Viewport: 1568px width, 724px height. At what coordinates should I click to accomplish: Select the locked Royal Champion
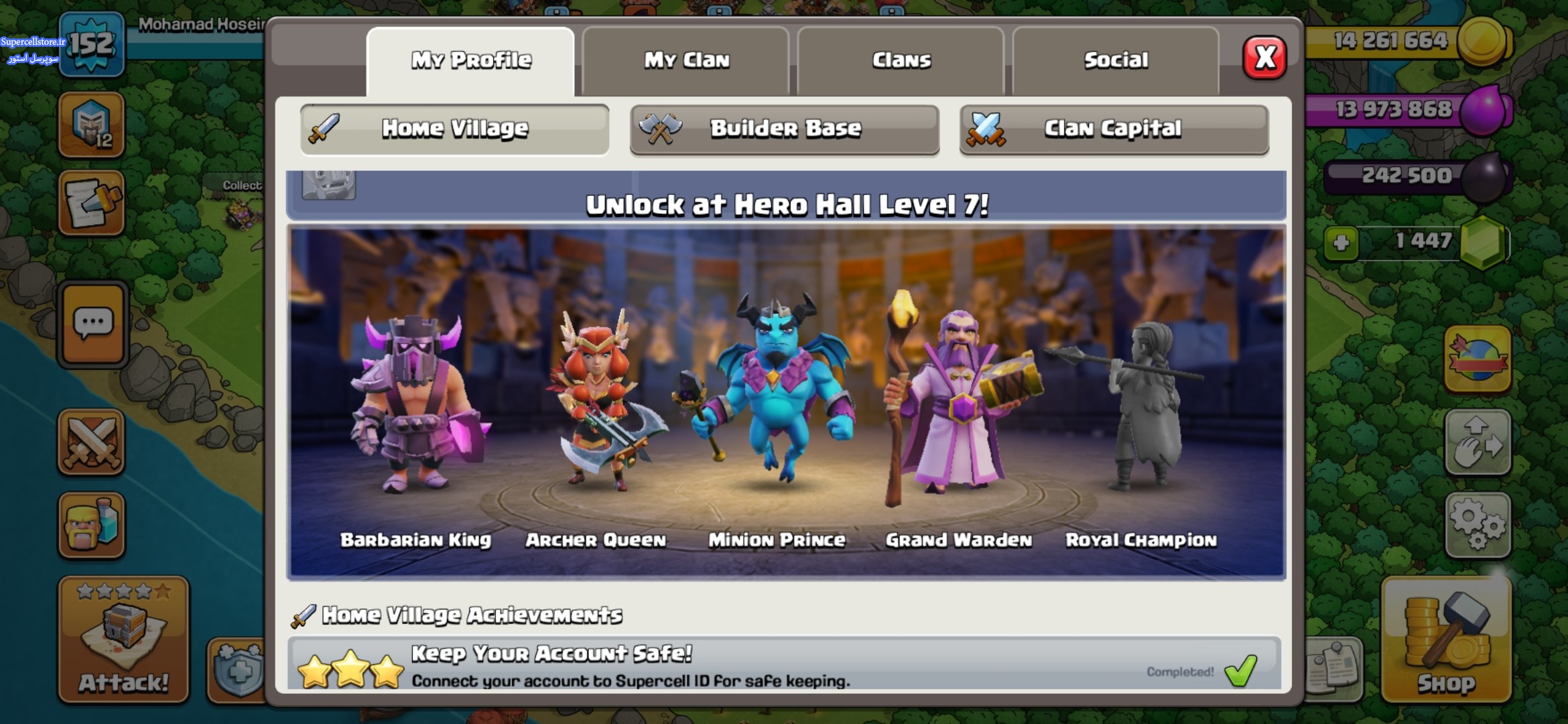coord(1141,409)
